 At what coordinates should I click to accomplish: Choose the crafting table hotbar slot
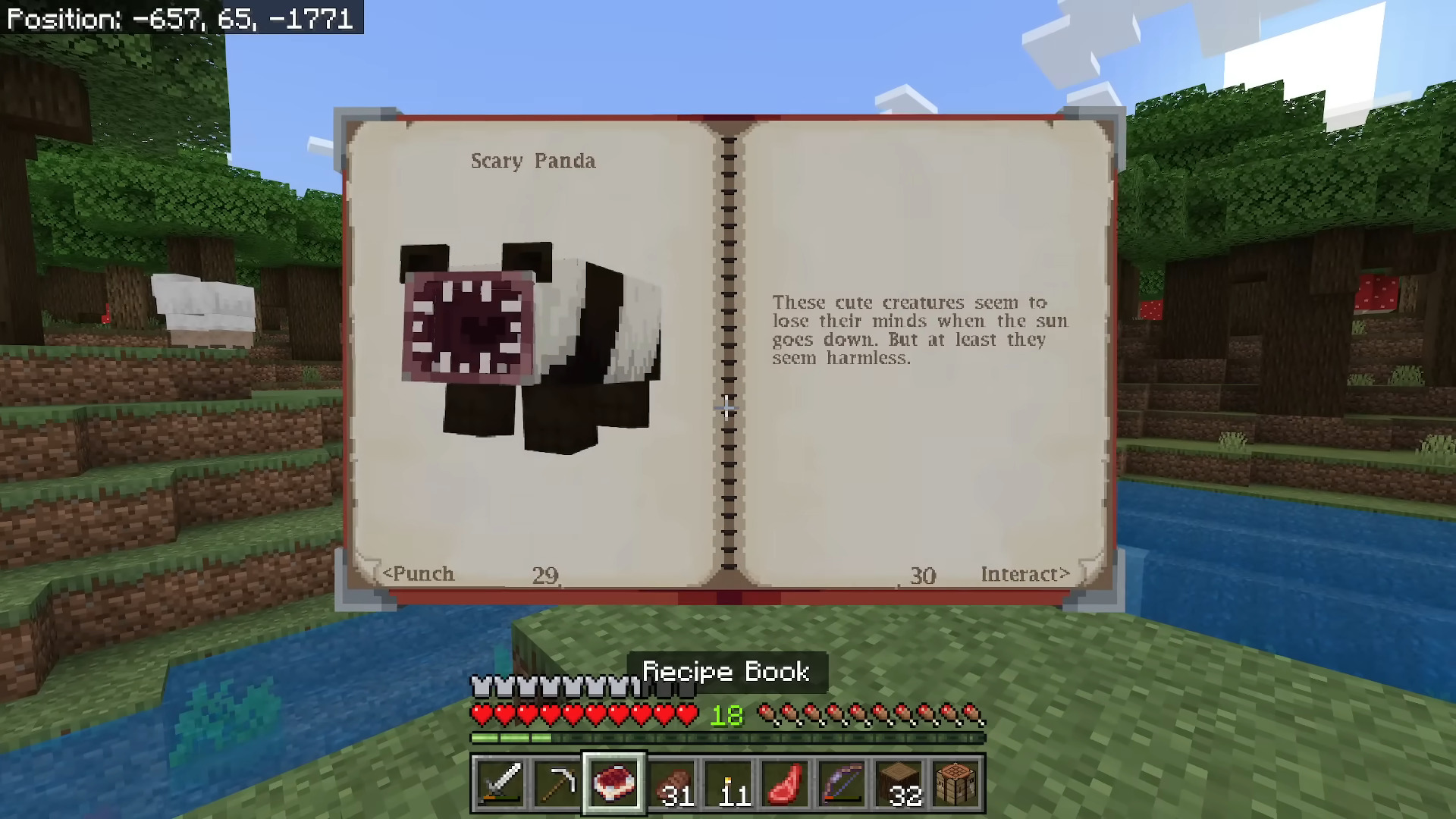956,783
